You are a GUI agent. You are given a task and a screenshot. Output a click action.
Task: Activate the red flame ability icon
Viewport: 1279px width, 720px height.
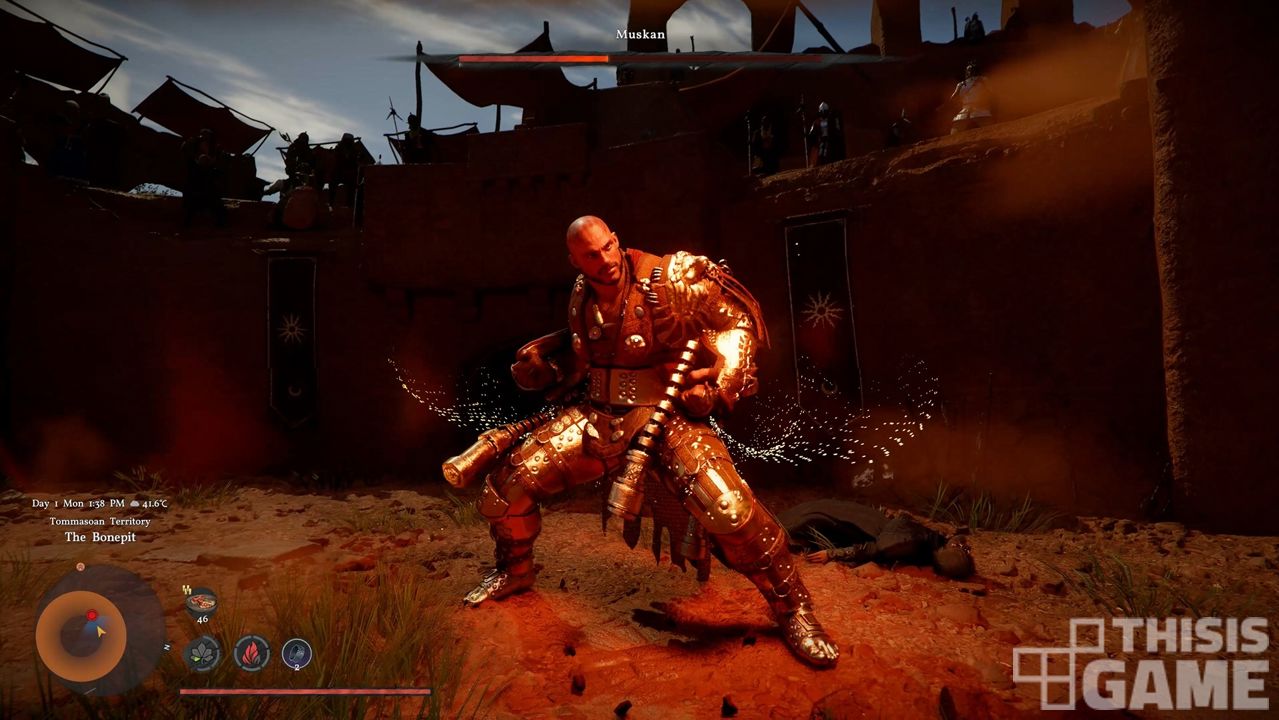click(x=251, y=653)
